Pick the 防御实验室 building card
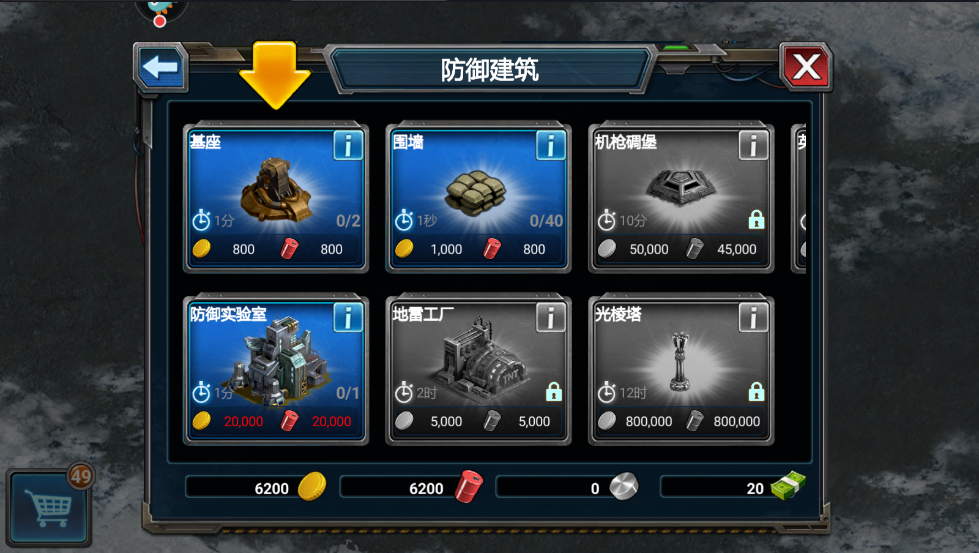The image size is (979, 553). (275, 367)
